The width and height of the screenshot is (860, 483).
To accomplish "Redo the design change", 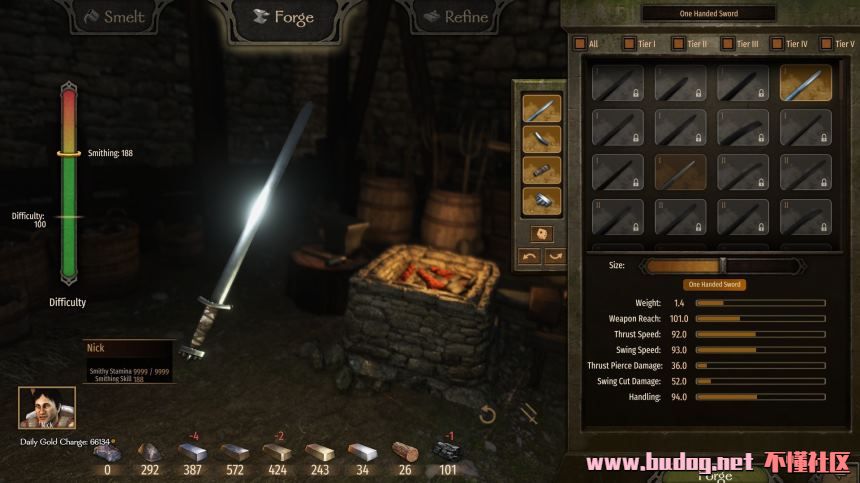I will coord(554,256).
